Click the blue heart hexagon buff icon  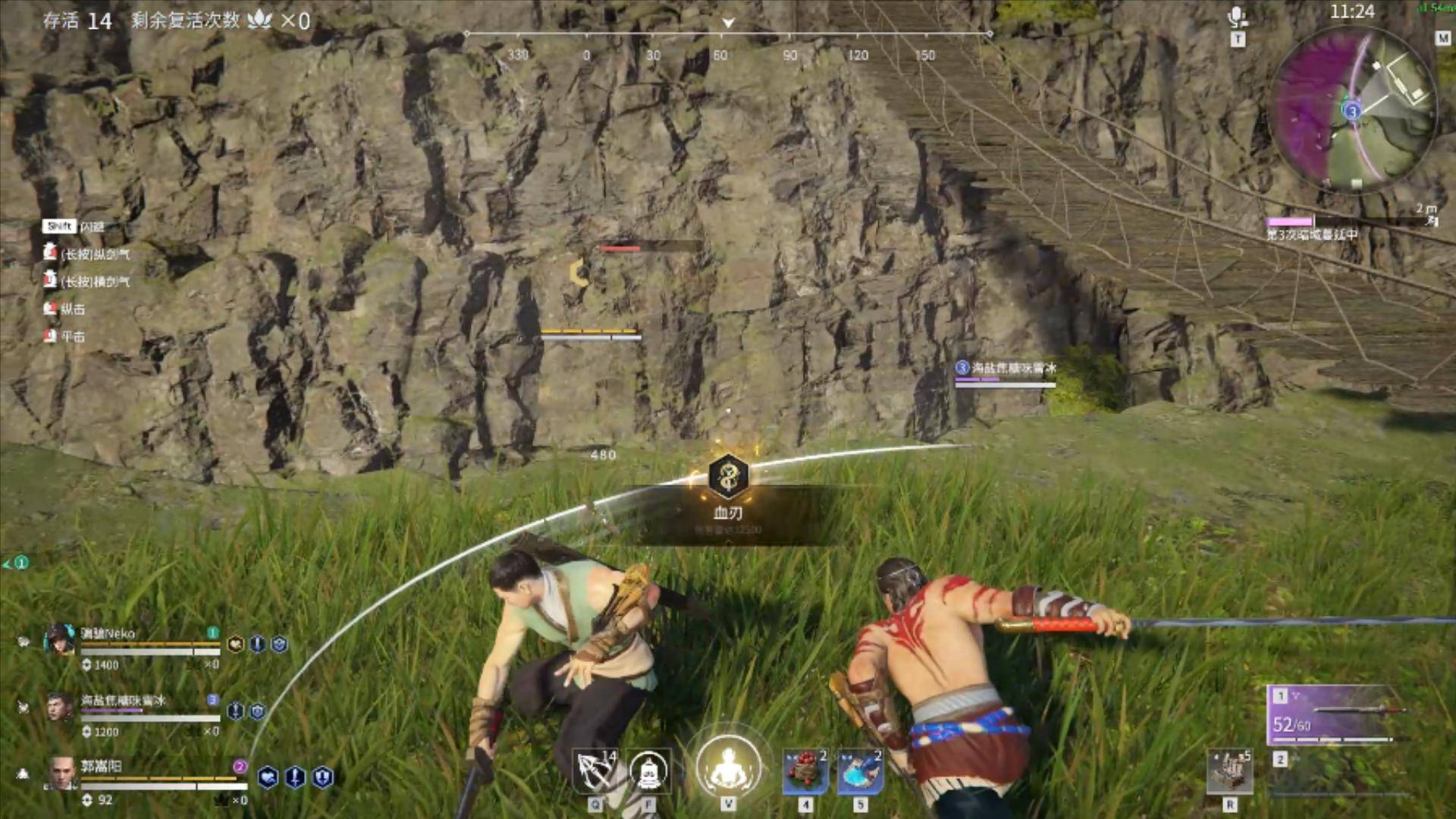pyautogui.click(x=267, y=777)
